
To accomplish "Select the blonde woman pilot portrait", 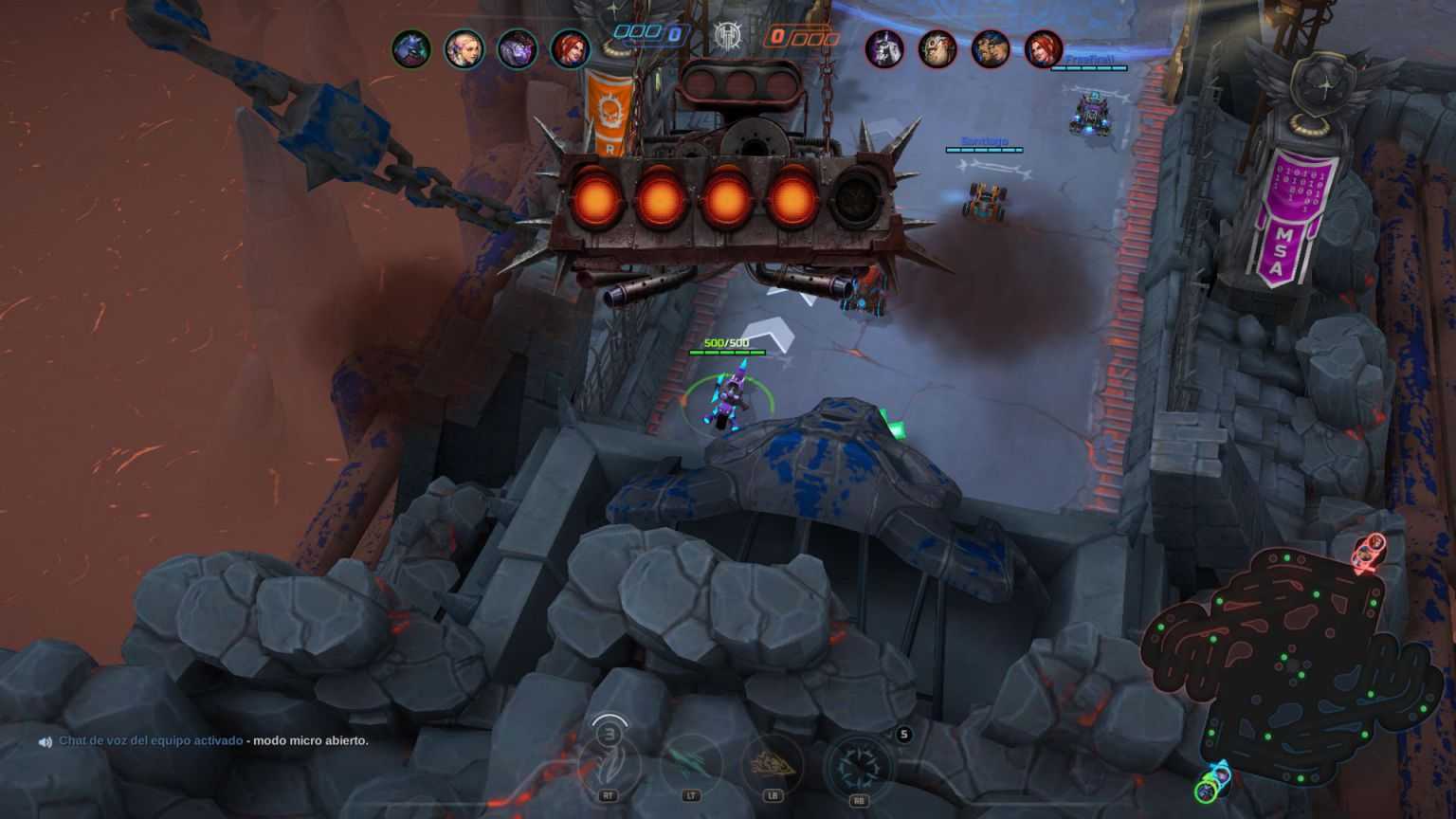I will 464,48.
